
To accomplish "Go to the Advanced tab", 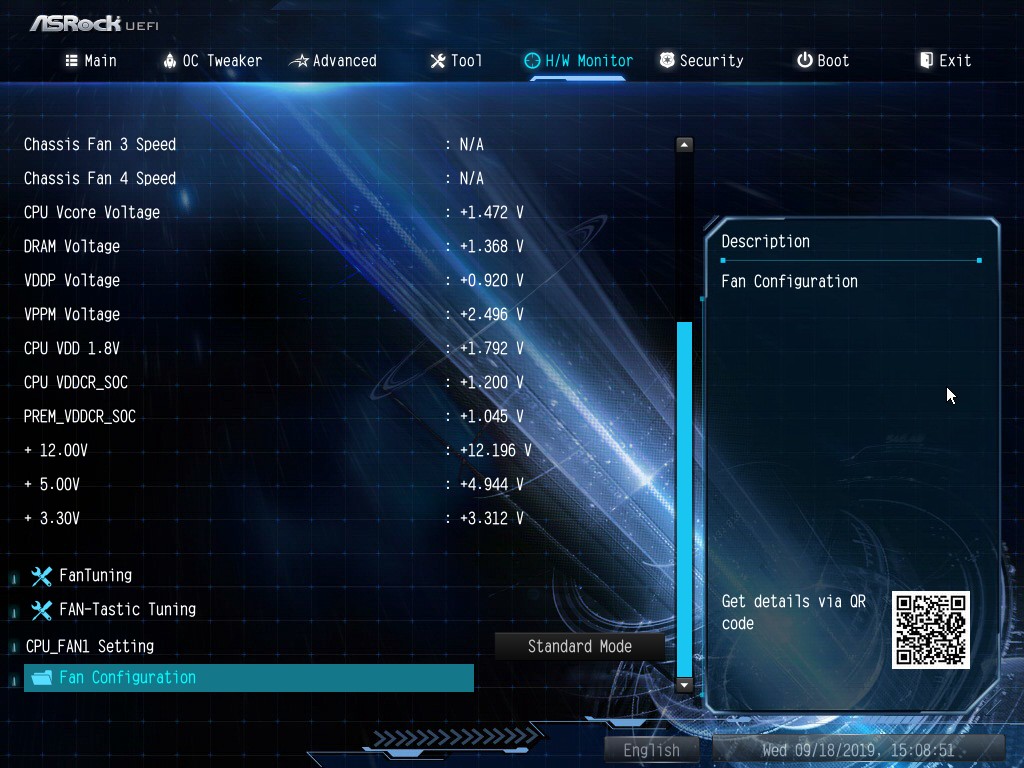I will [333, 61].
